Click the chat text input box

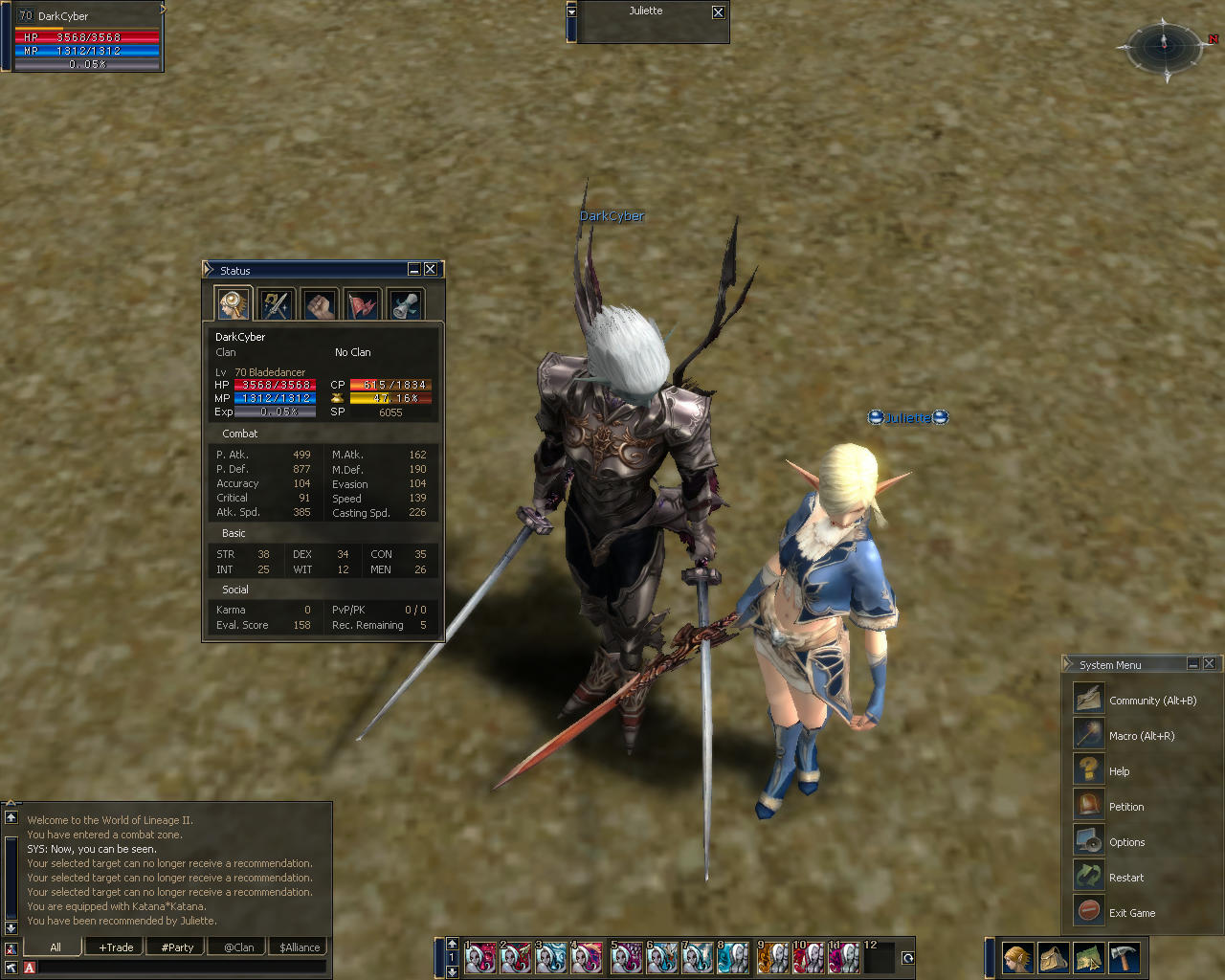[182, 968]
